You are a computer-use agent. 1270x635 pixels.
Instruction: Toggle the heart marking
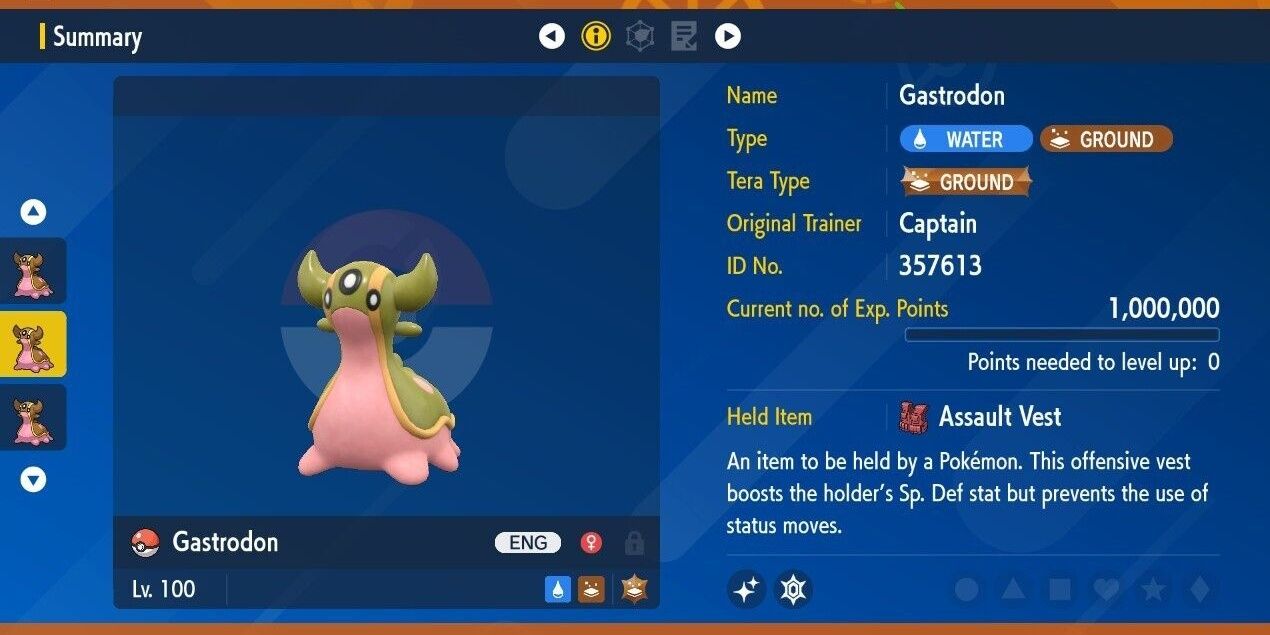tap(1106, 590)
